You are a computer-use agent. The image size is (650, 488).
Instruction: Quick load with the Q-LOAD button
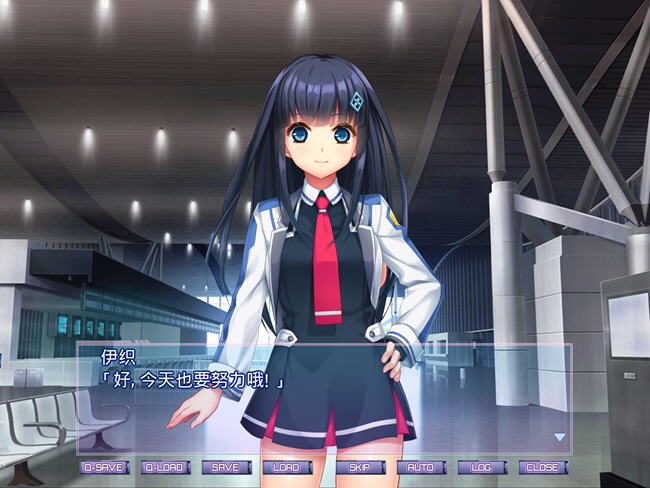(x=165, y=467)
